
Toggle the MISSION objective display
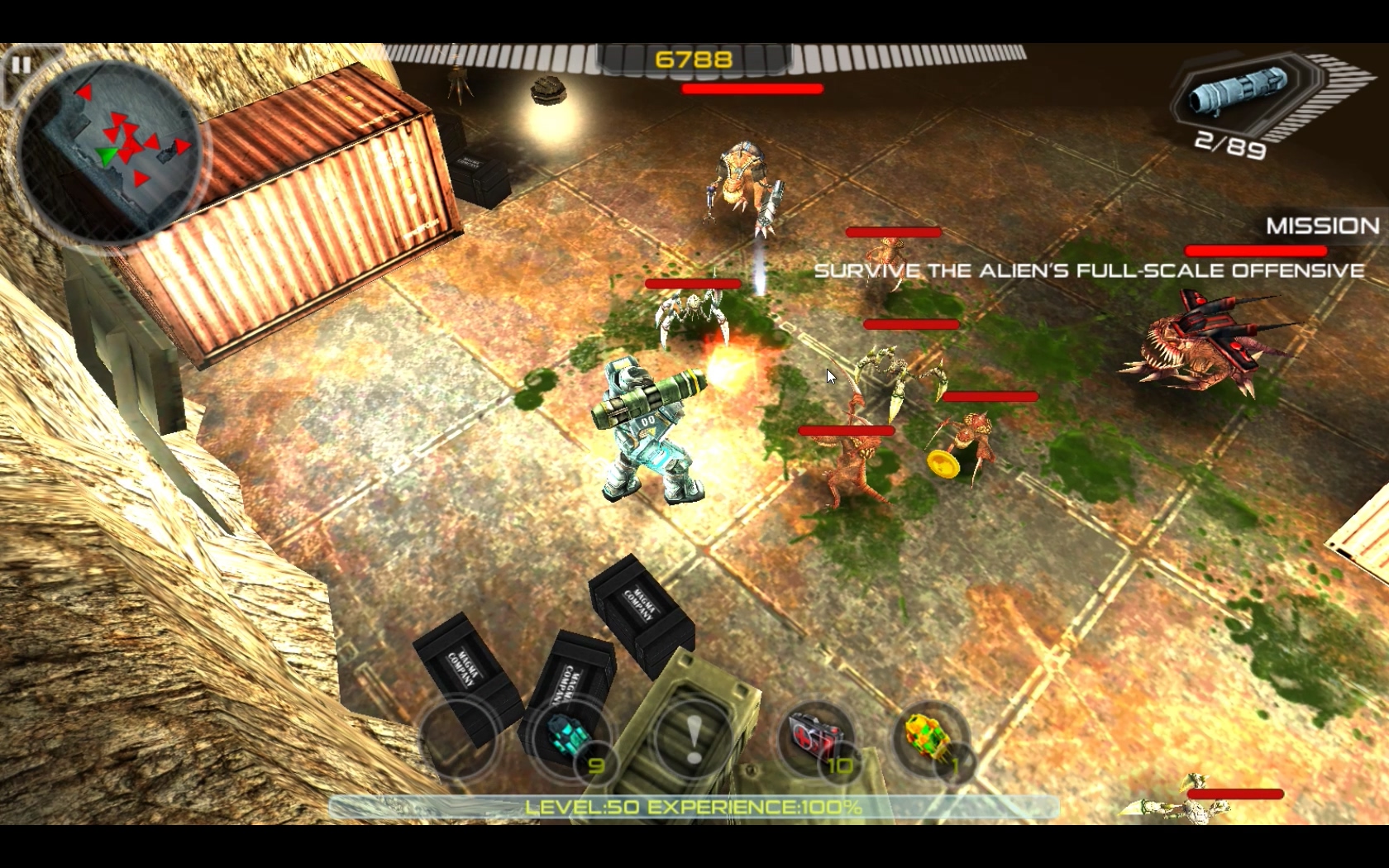[1321, 225]
